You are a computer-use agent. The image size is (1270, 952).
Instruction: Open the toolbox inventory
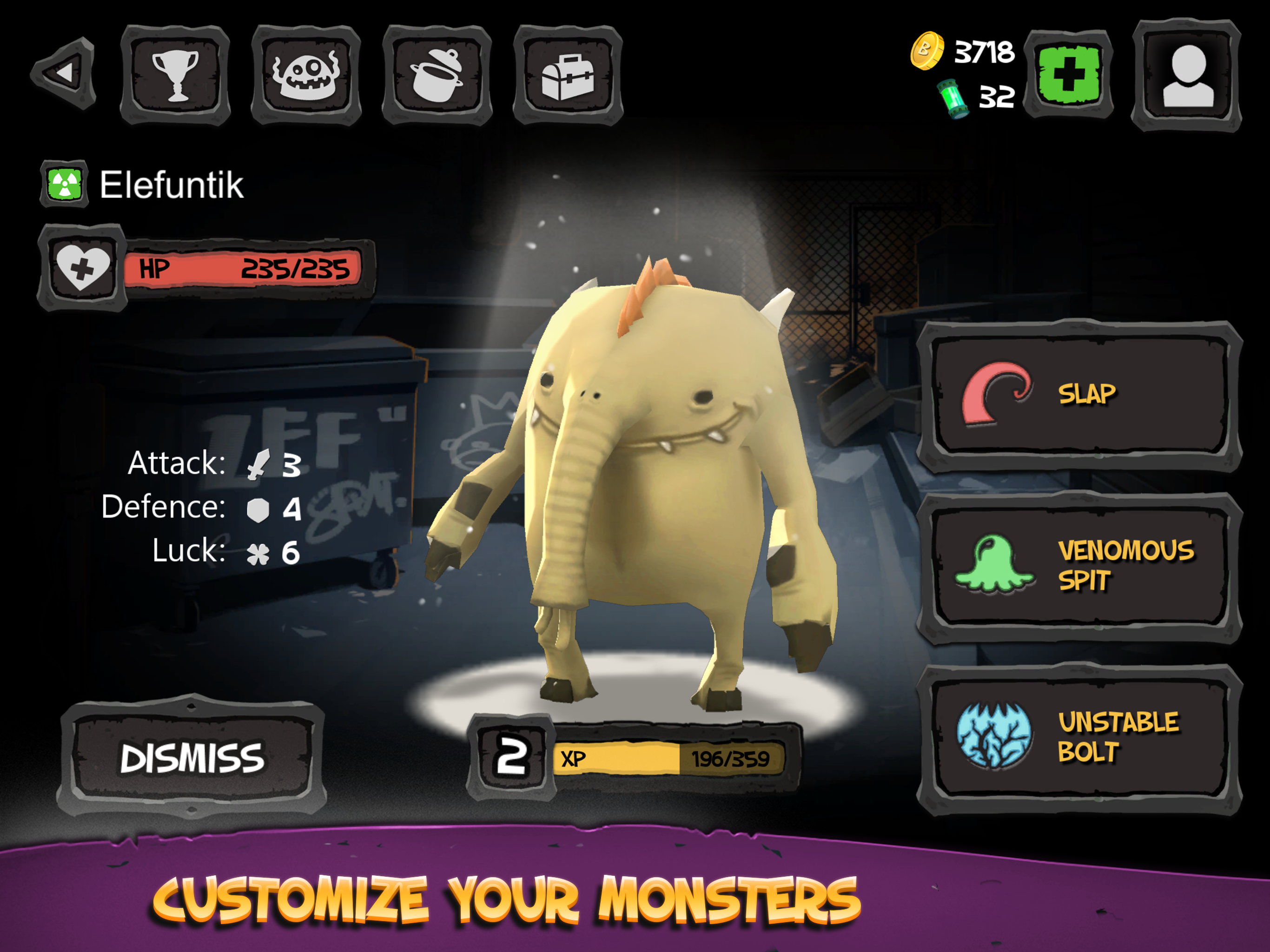[569, 75]
